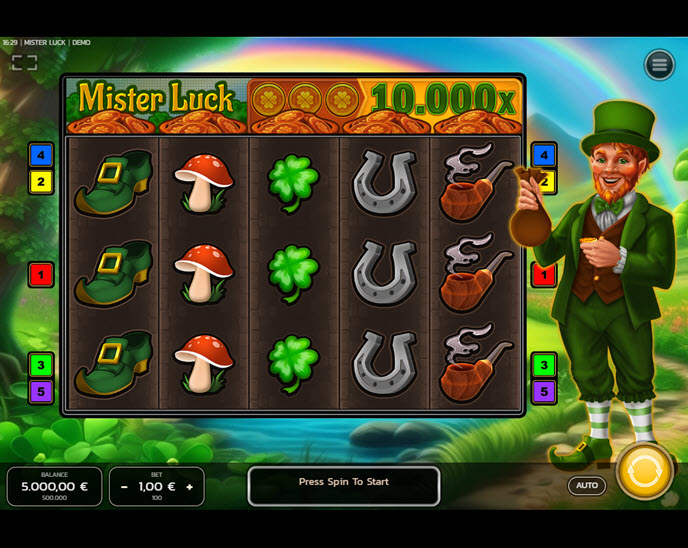This screenshot has height=548, width=688.
Task: Open the AUTO spin options
Action: (587, 486)
